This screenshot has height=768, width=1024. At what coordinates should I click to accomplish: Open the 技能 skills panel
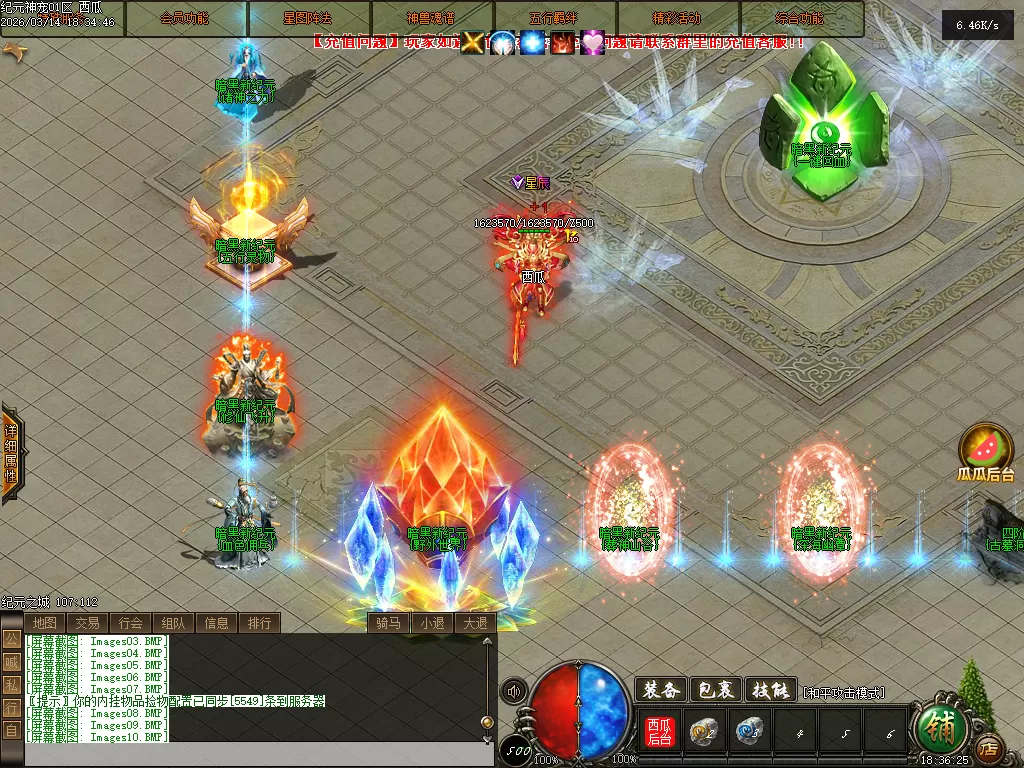coord(770,690)
